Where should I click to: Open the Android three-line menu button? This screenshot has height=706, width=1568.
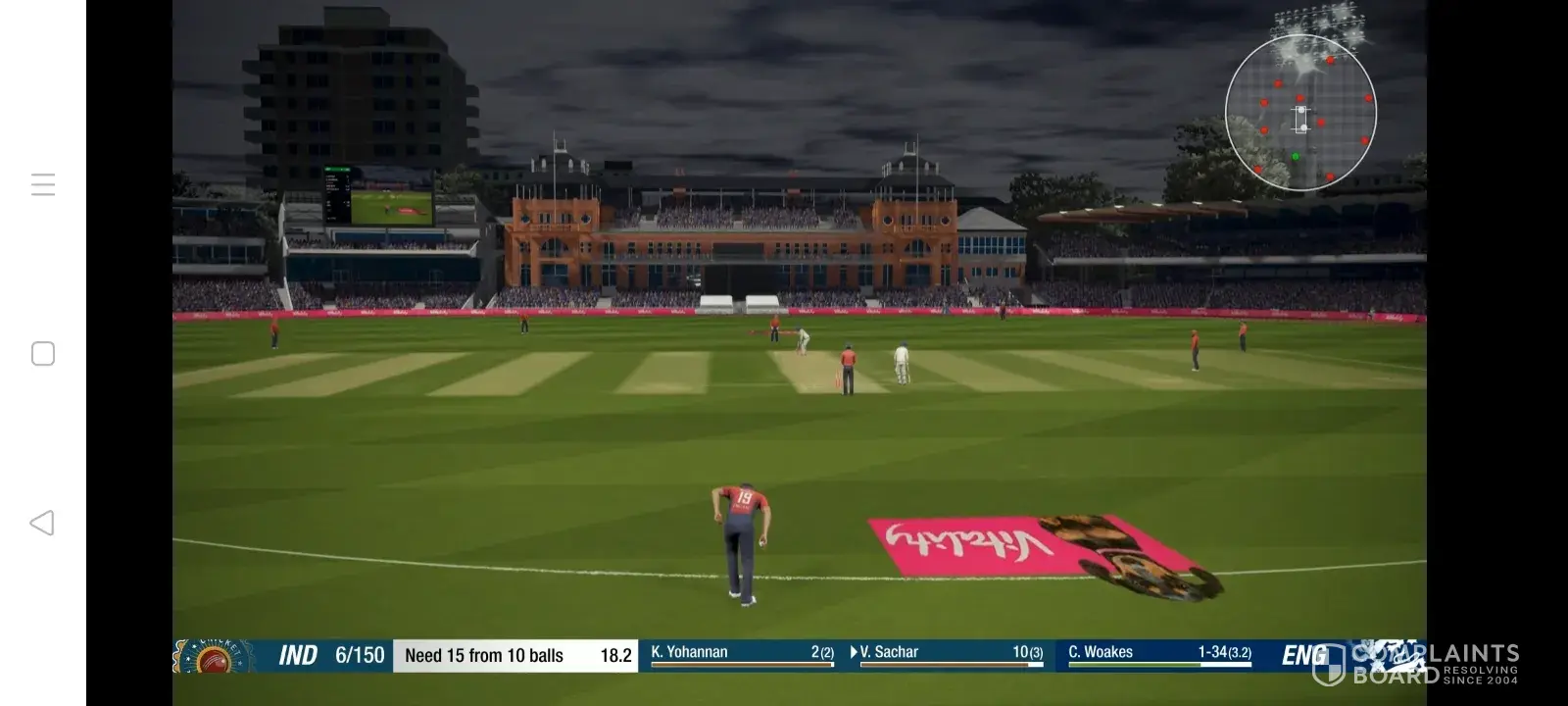point(43,184)
